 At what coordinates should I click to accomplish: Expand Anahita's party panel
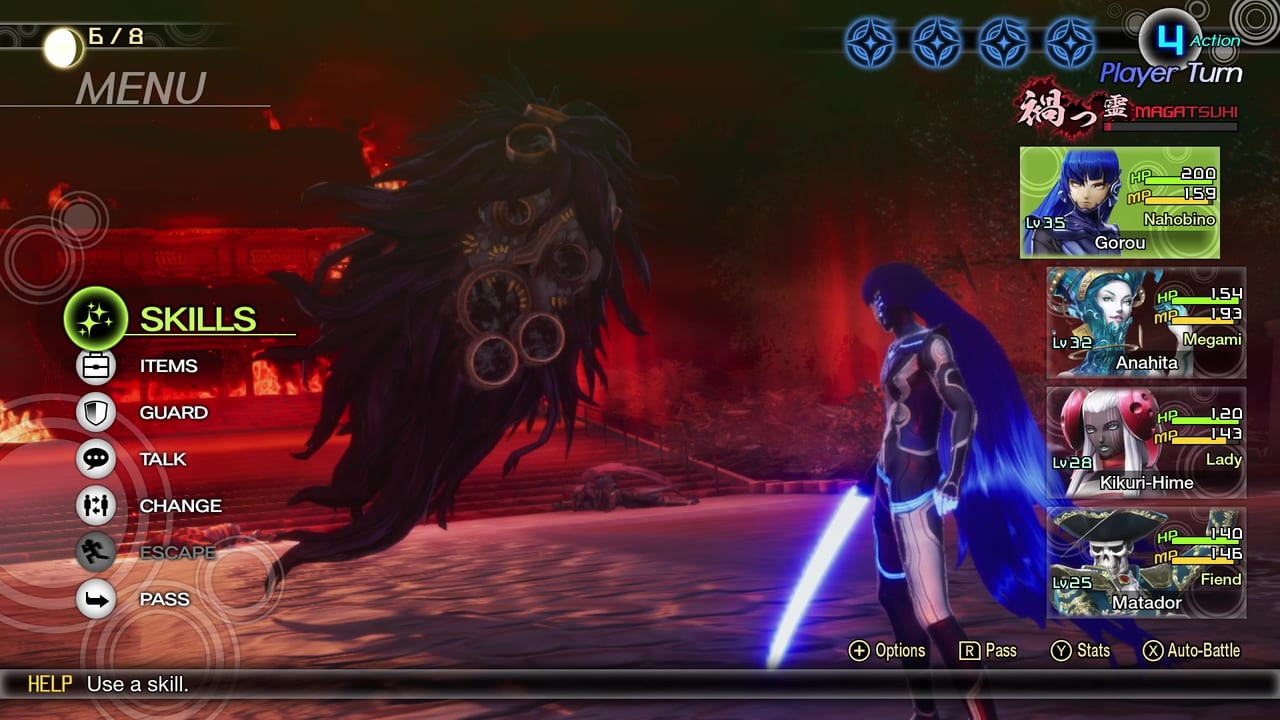[x=1146, y=320]
